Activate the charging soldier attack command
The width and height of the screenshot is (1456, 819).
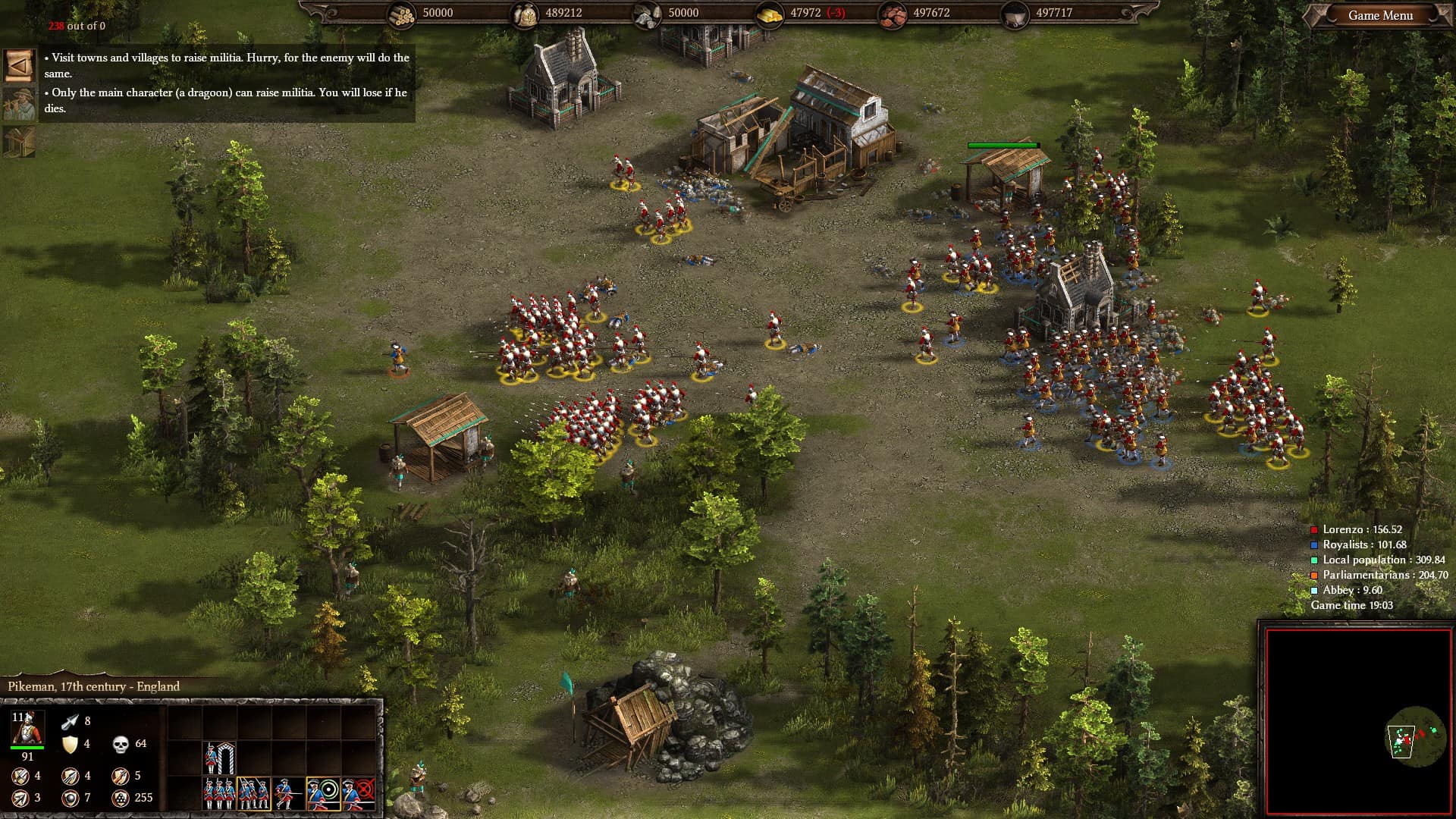coord(288,794)
